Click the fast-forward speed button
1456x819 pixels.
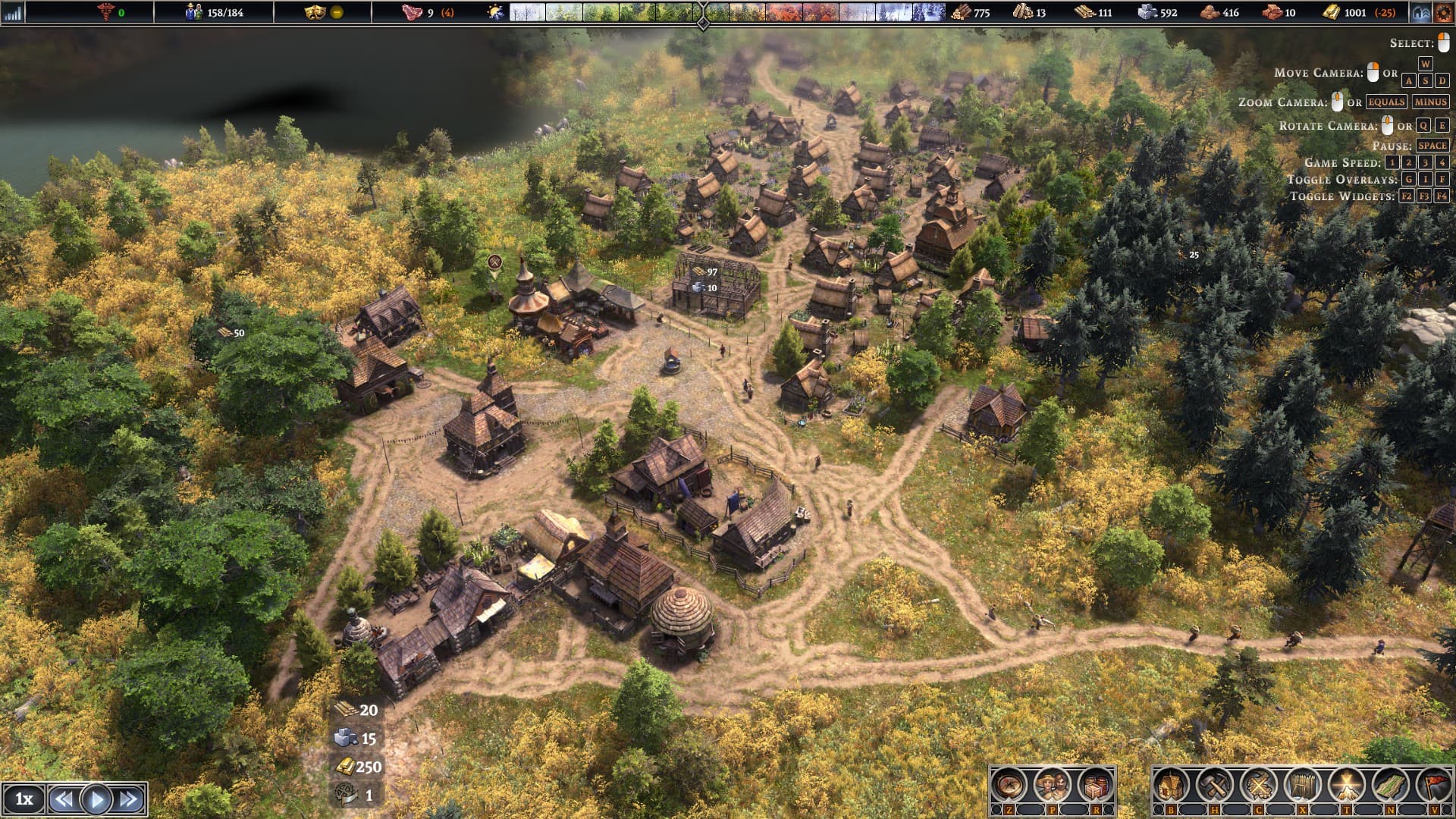click(124, 799)
